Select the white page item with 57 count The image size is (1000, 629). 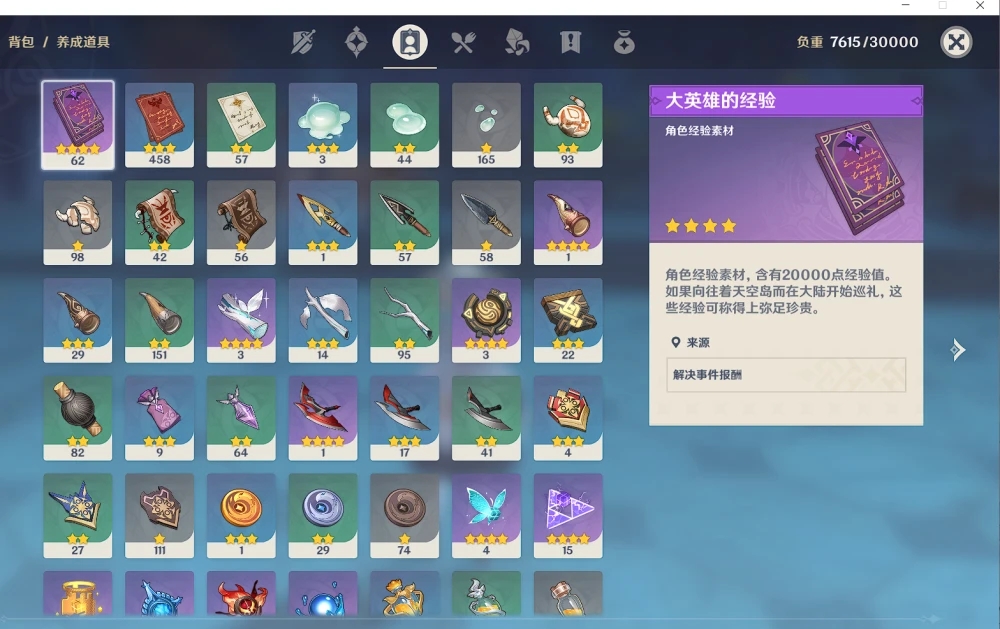pyautogui.click(x=241, y=124)
